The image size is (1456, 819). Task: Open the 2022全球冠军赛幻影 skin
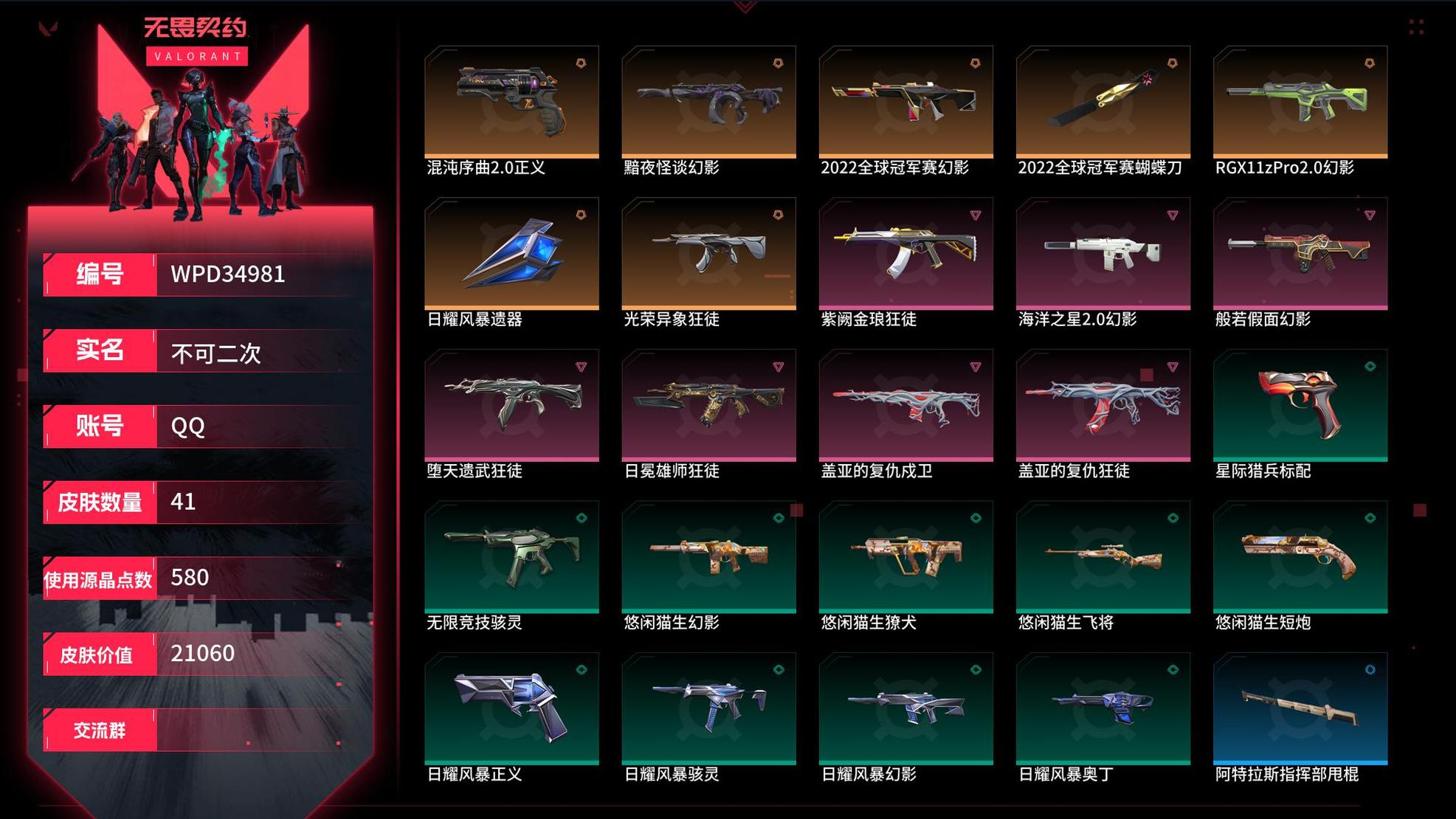(905, 102)
